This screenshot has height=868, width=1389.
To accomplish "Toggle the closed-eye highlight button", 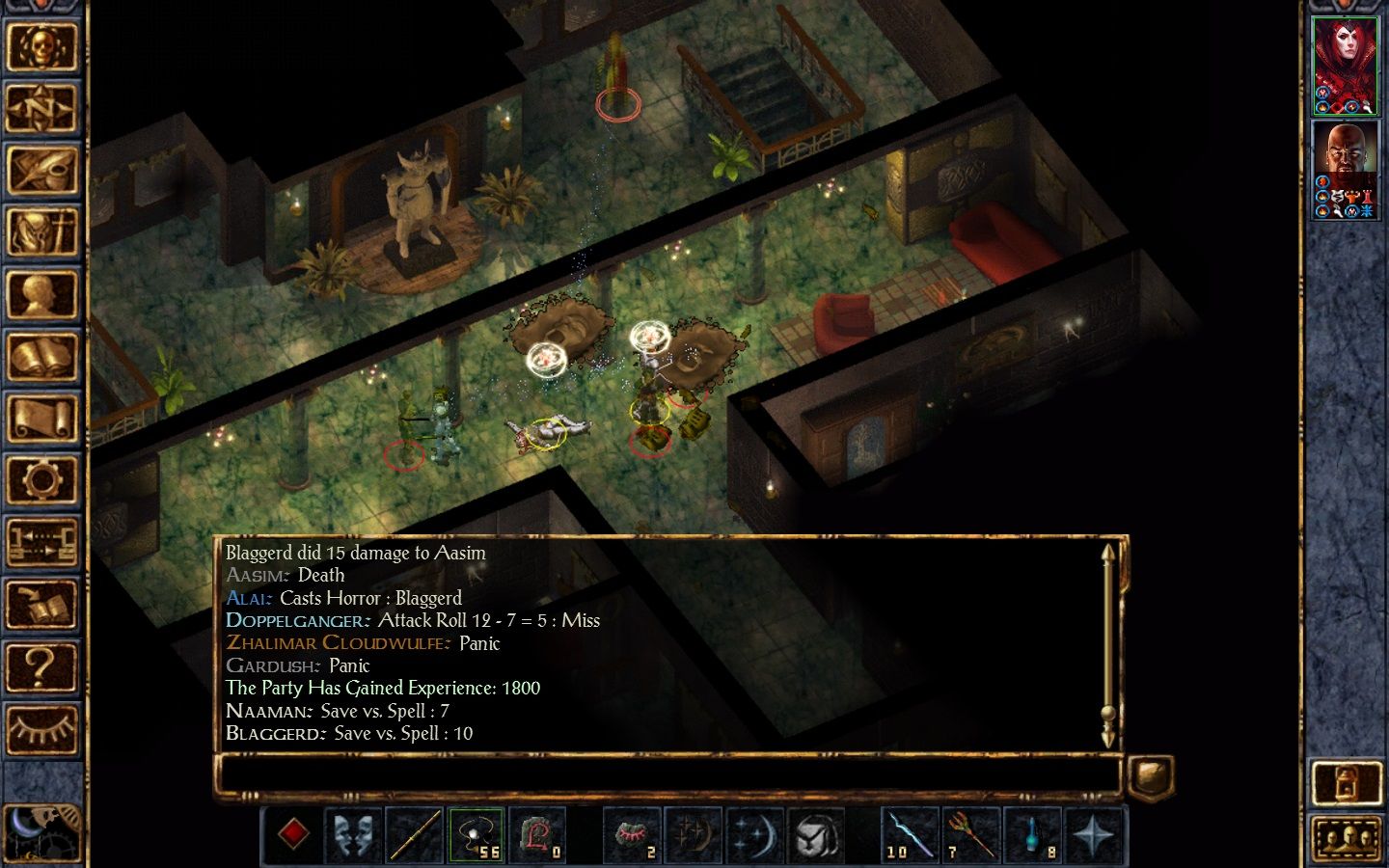I will (41, 728).
